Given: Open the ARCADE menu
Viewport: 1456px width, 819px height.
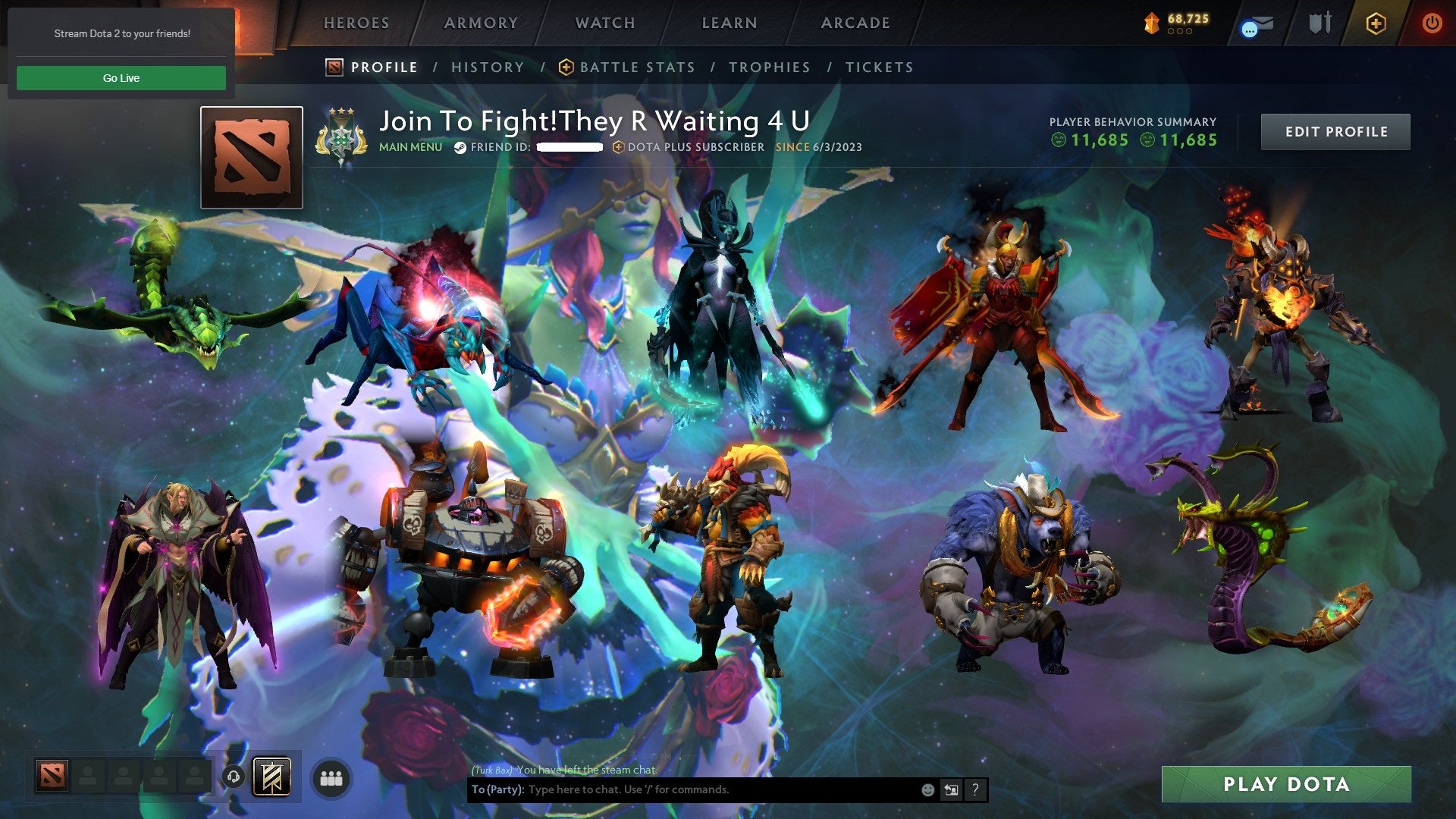Looking at the screenshot, I should click(855, 23).
